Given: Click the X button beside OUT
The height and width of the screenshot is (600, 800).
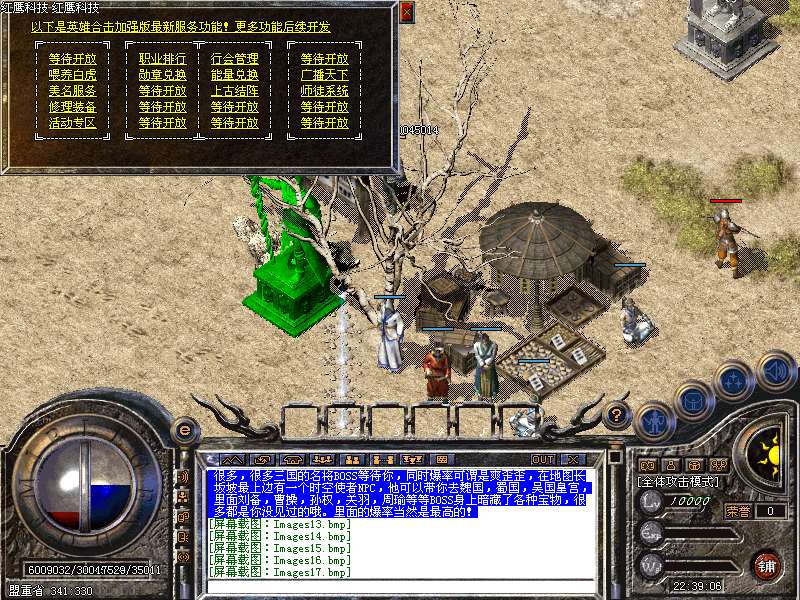Looking at the screenshot, I should click(x=572, y=459).
